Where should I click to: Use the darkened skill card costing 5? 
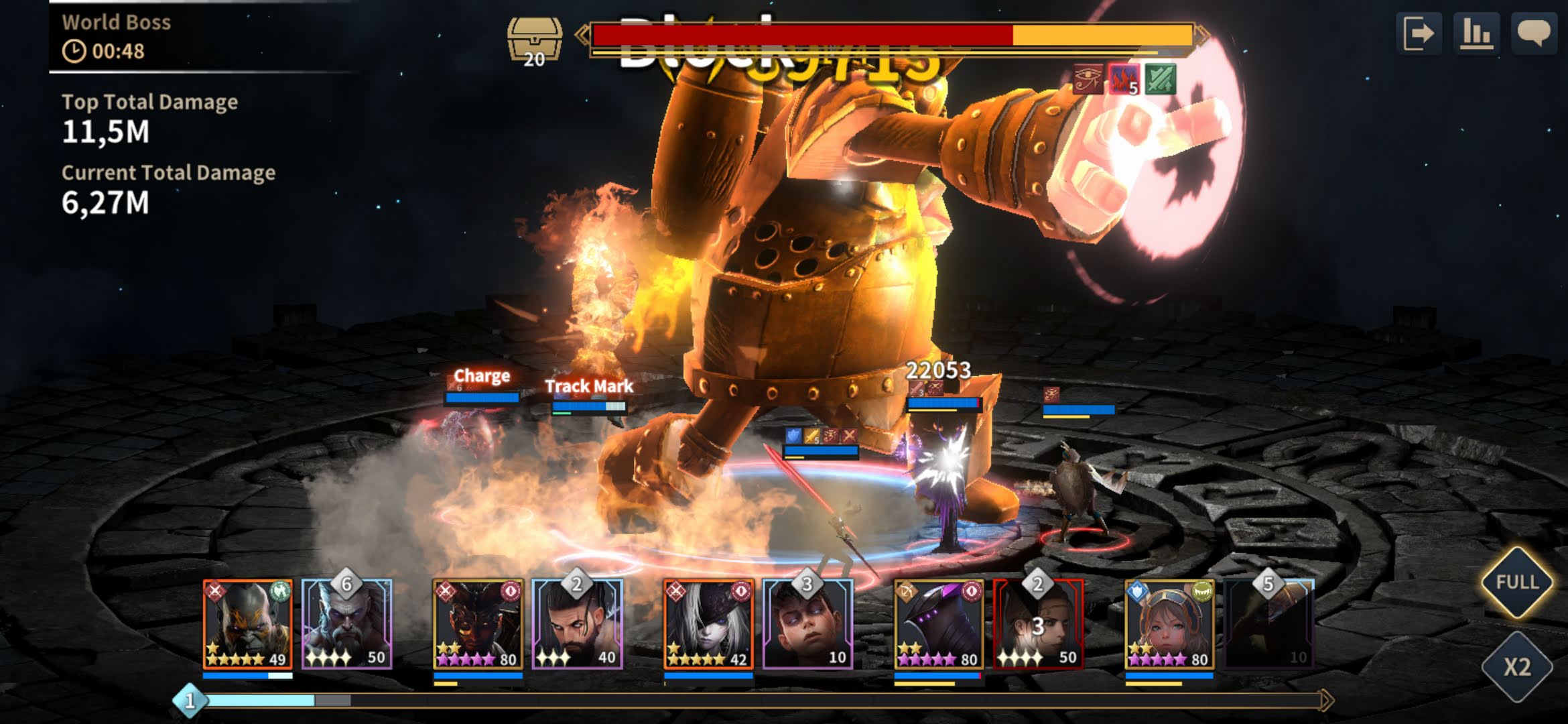[1268, 625]
